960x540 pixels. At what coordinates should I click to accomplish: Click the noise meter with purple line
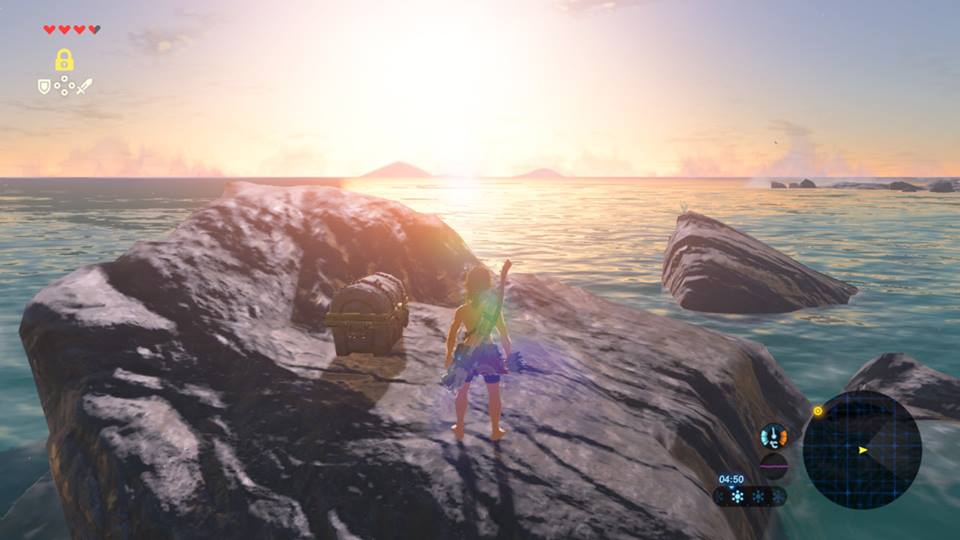tap(773, 465)
